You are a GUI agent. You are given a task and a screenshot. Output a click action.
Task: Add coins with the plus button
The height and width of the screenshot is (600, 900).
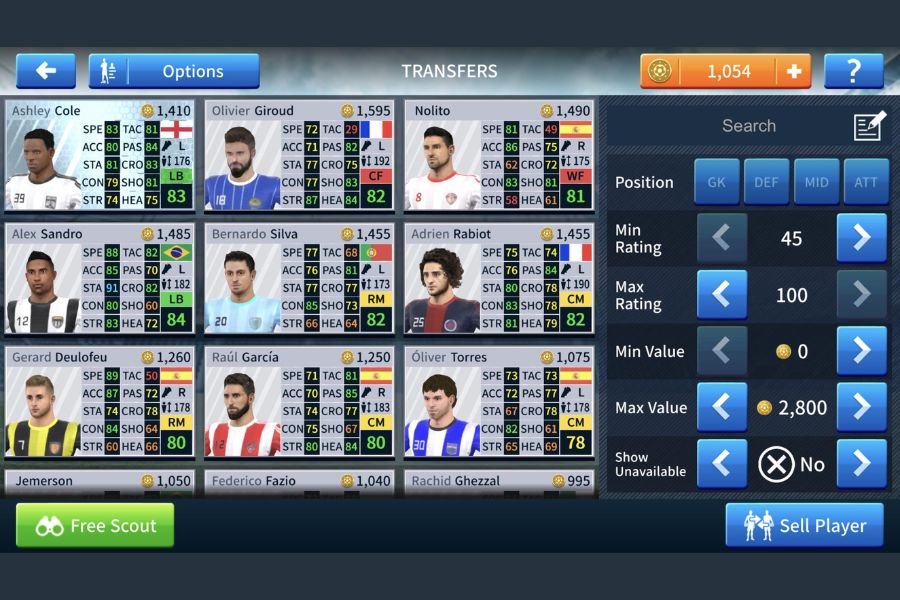pyautogui.click(x=794, y=71)
